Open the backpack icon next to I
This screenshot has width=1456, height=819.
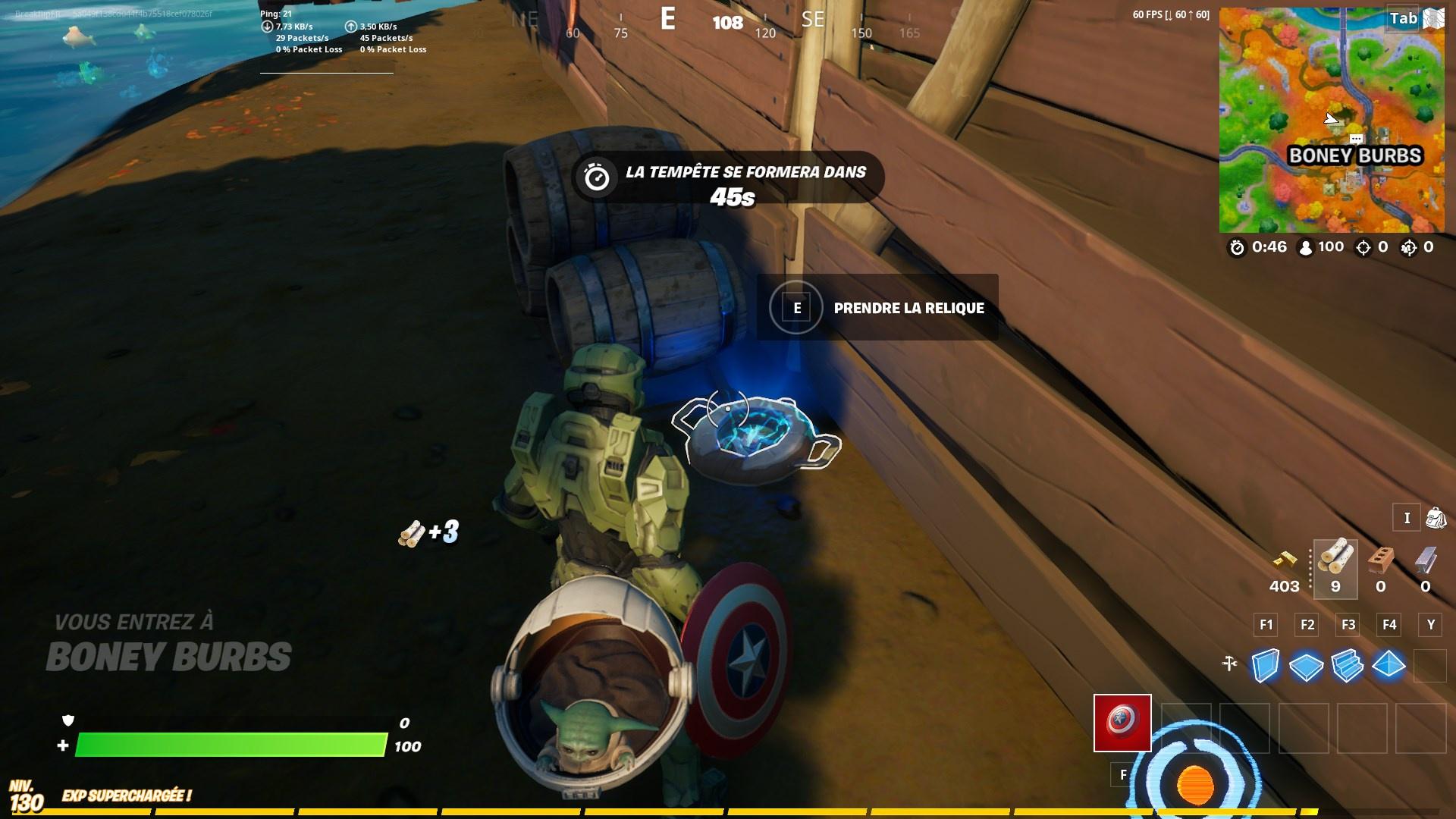click(1436, 518)
